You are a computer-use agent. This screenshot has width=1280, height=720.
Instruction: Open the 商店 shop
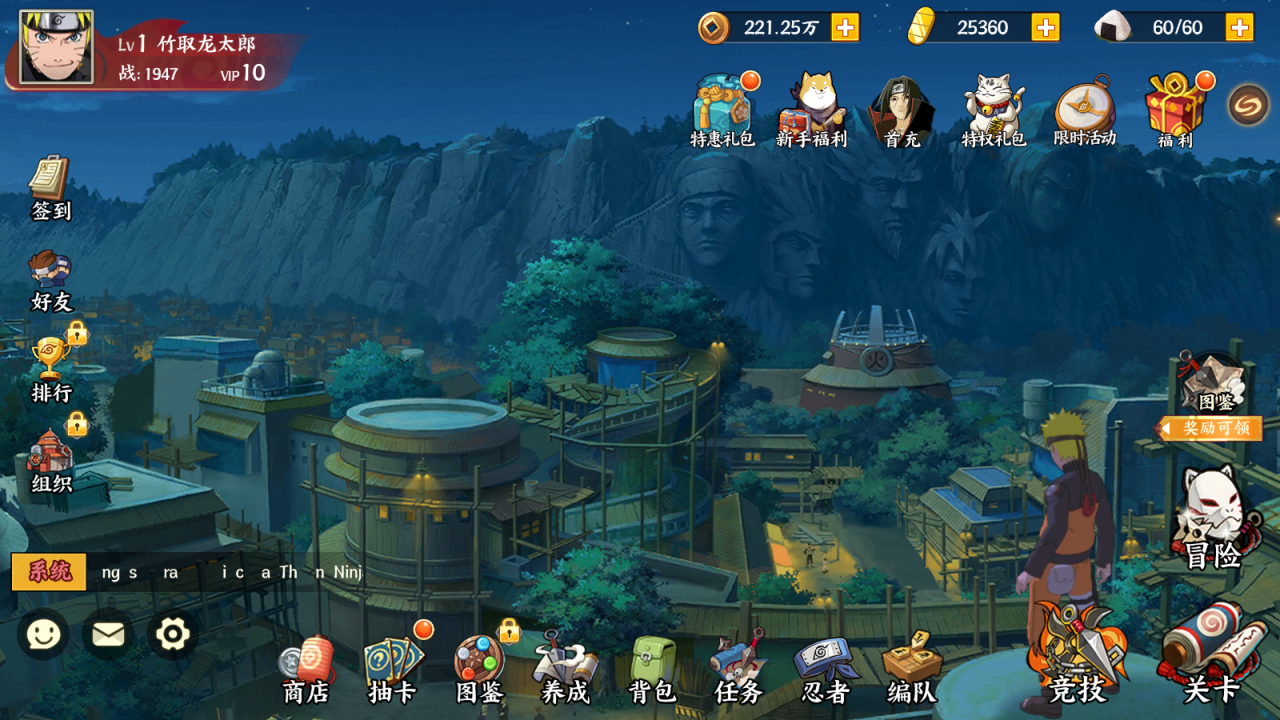click(305, 669)
